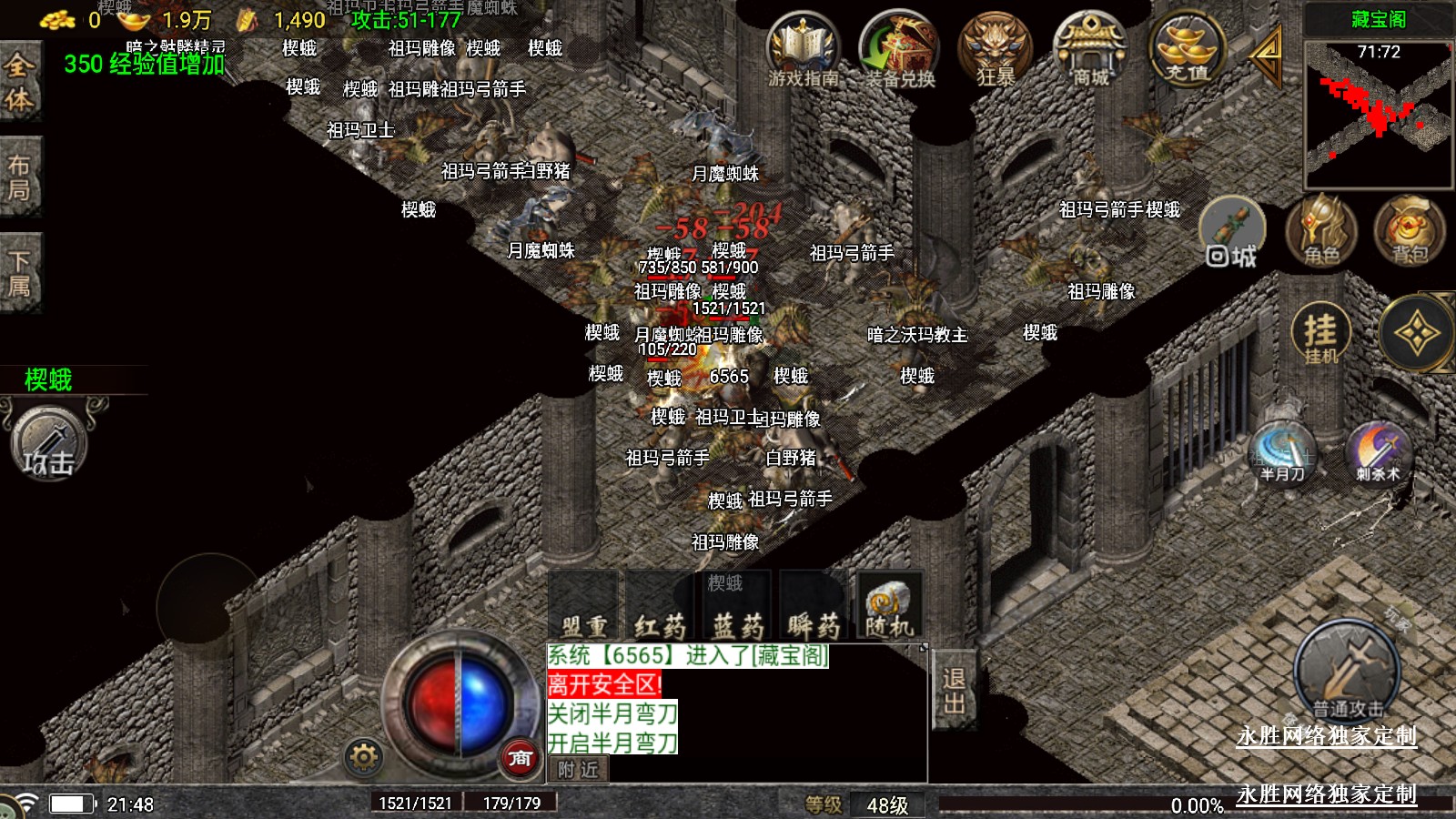
Task: Use the 红药 red potion slot
Action: pyautogui.click(x=660, y=605)
